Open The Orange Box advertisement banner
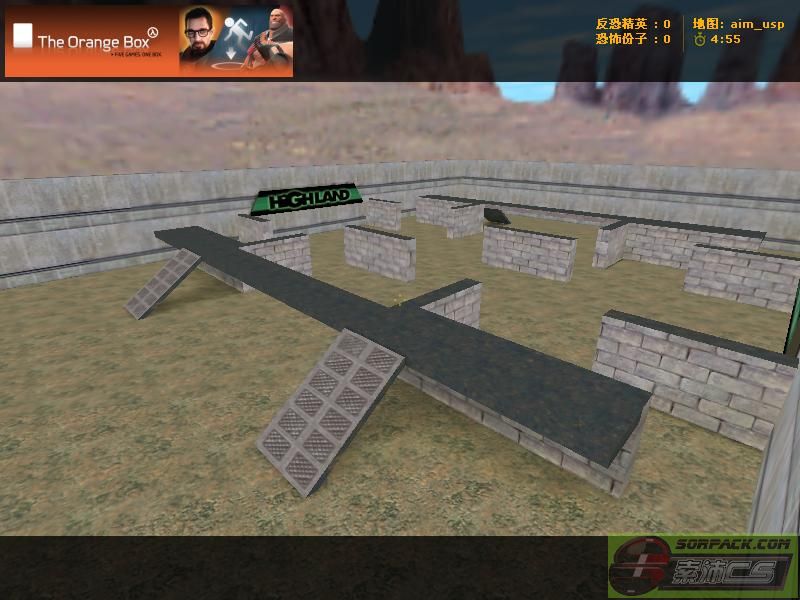This screenshot has height=600, width=800. [149, 41]
